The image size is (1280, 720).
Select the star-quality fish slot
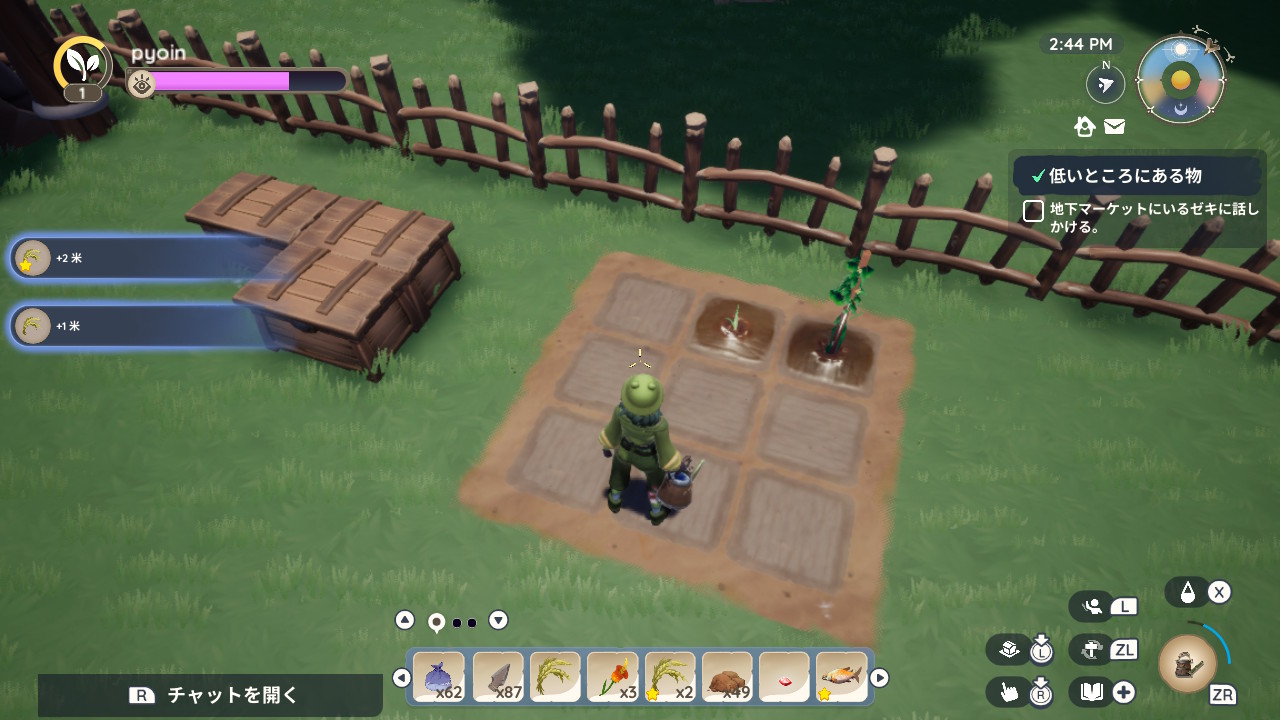[841, 677]
